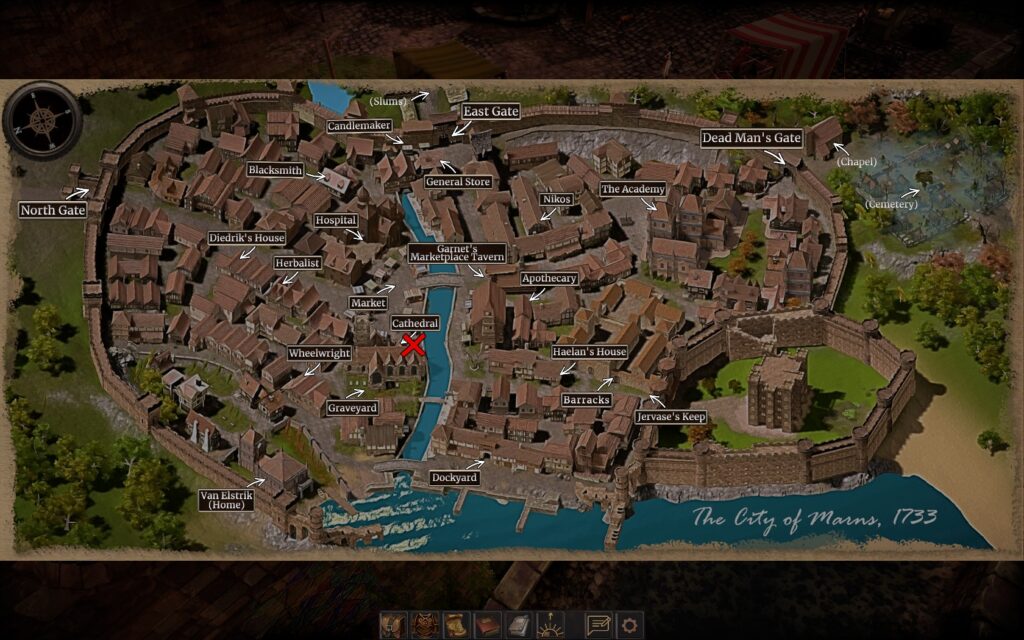This screenshot has height=640, width=1024.
Task: Open the red journal book
Action: coord(488,625)
